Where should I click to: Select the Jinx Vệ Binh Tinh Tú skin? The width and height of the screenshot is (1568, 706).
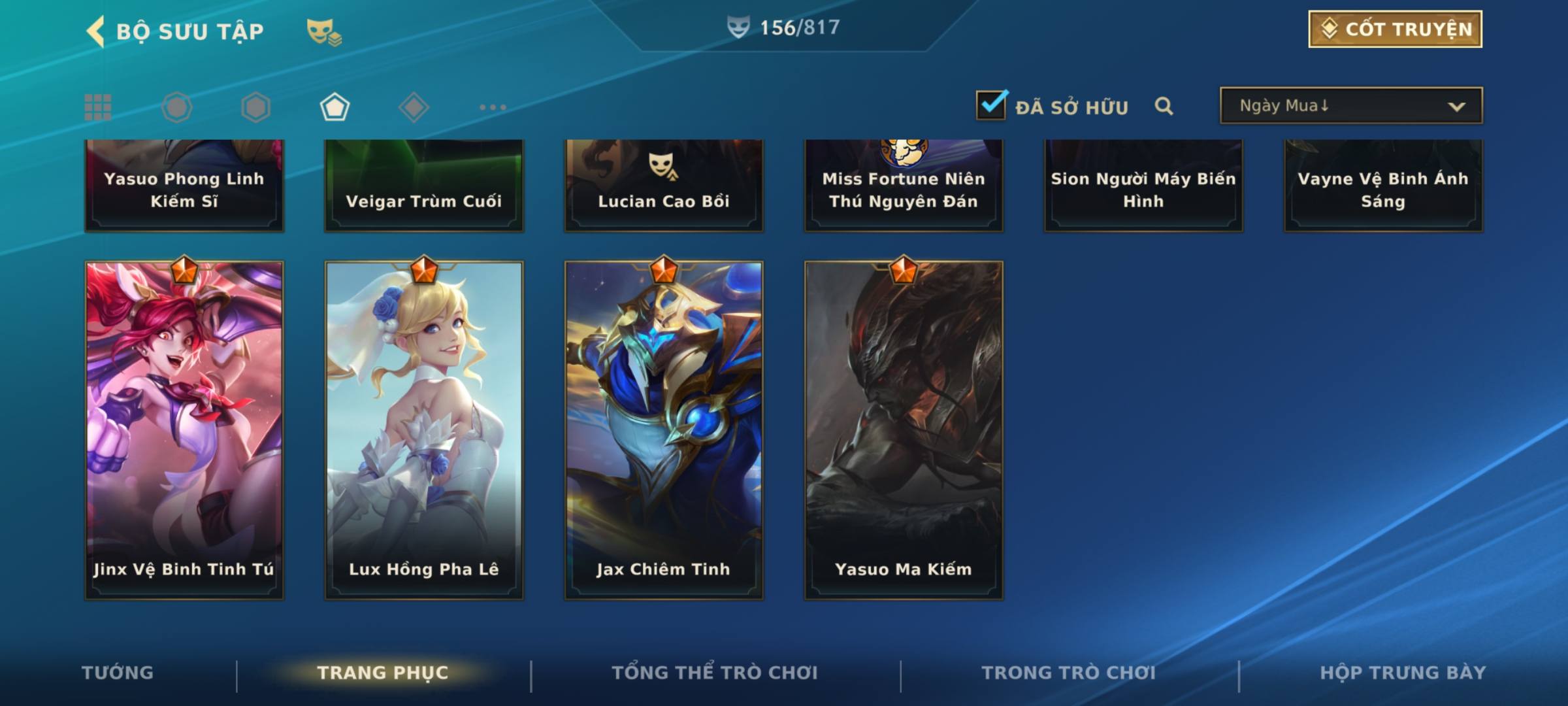[184, 430]
